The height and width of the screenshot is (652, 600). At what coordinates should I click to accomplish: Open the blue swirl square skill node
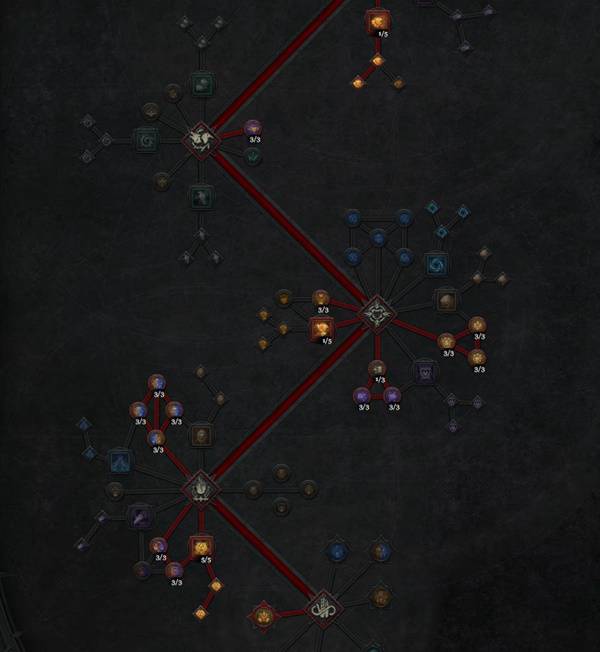[x=437, y=264]
